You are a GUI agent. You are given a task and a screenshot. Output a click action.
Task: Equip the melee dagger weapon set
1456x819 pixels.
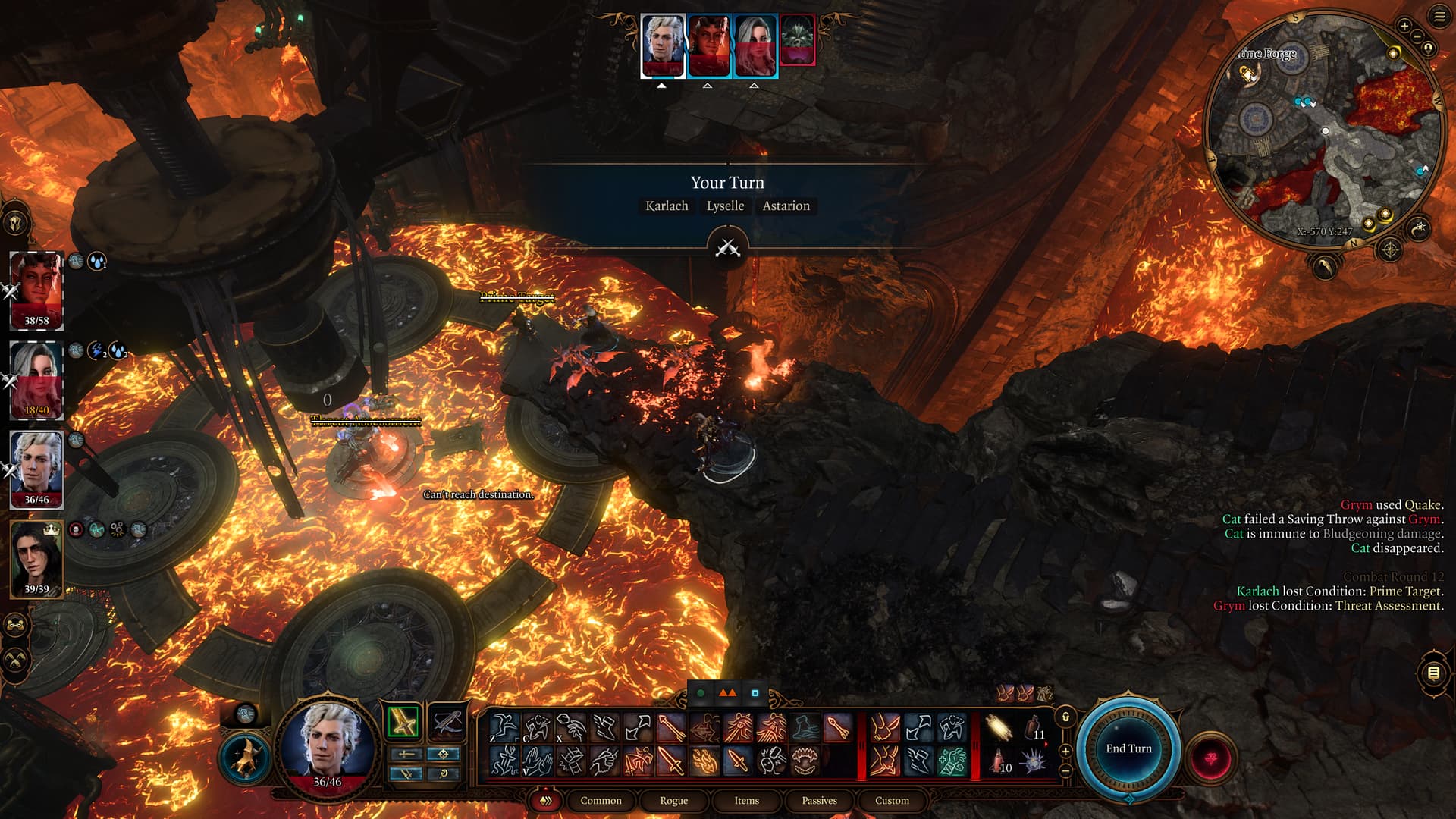click(403, 721)
